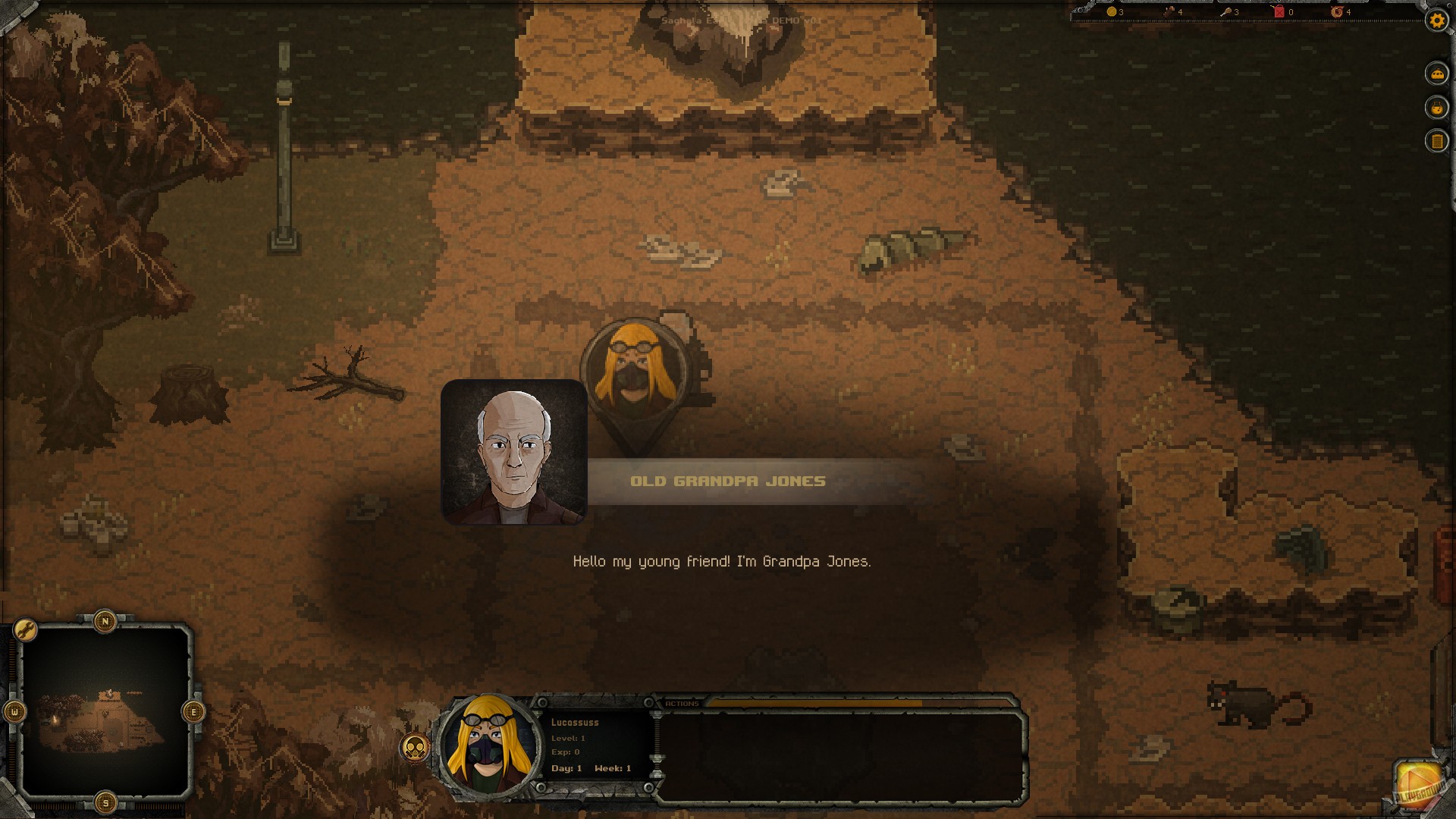Click the red fuel canister resource icon
The image size is (1456, 819).
(1279, 13)
